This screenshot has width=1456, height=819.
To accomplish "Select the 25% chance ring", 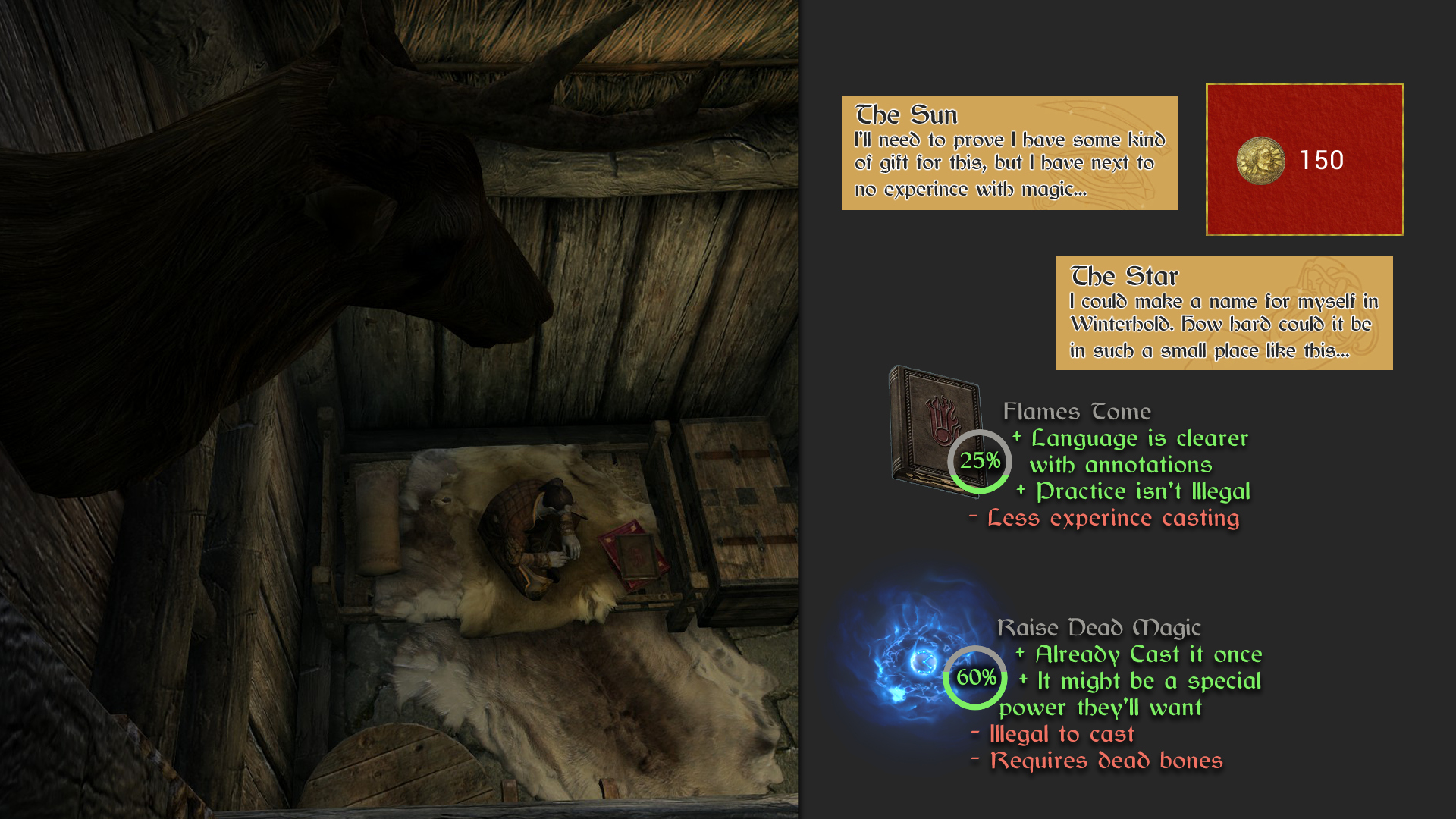I will click(979, 461).
